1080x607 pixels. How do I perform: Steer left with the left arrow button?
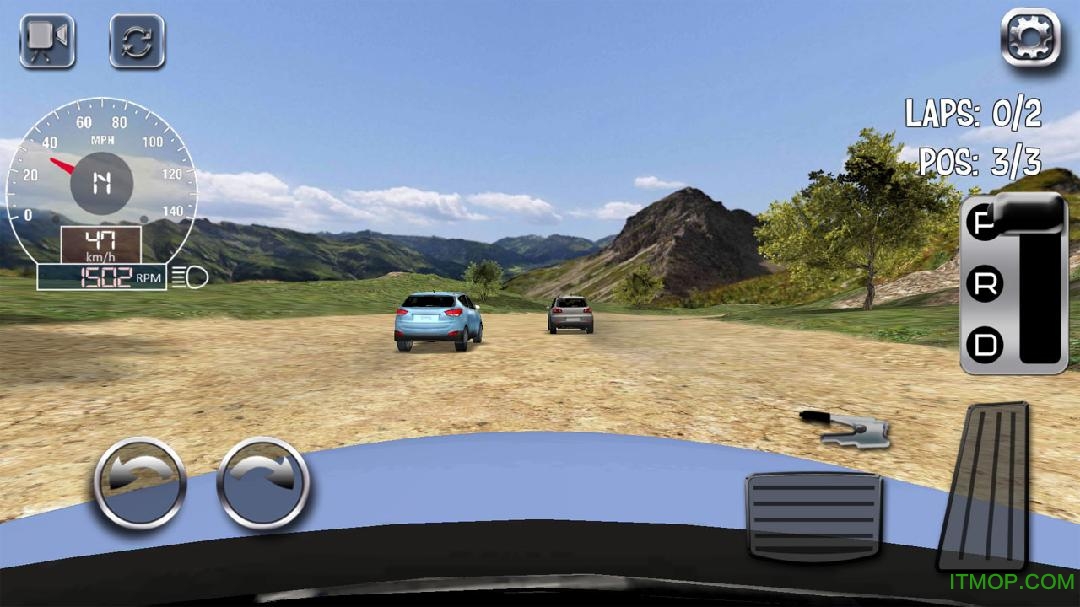pyautogui.click(x=140, y=483)
